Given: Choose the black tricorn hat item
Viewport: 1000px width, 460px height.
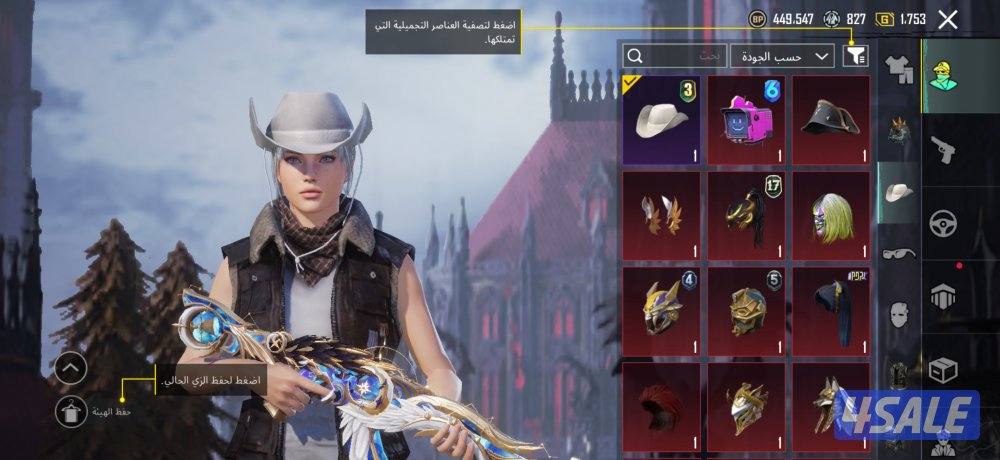Looking at the screenshot, I should coord(832,120).
